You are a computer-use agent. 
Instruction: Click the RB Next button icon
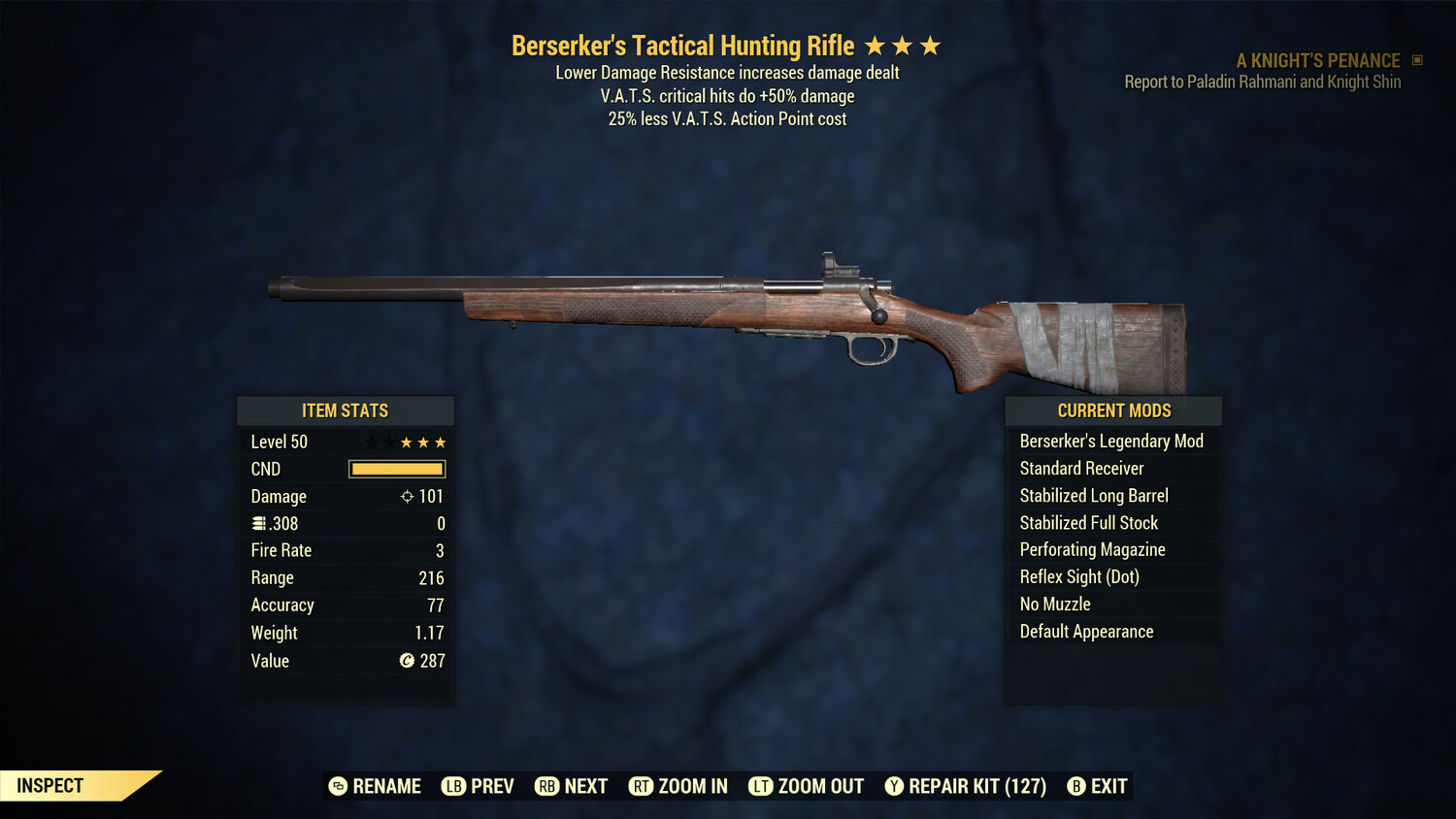tap(546, 786)
